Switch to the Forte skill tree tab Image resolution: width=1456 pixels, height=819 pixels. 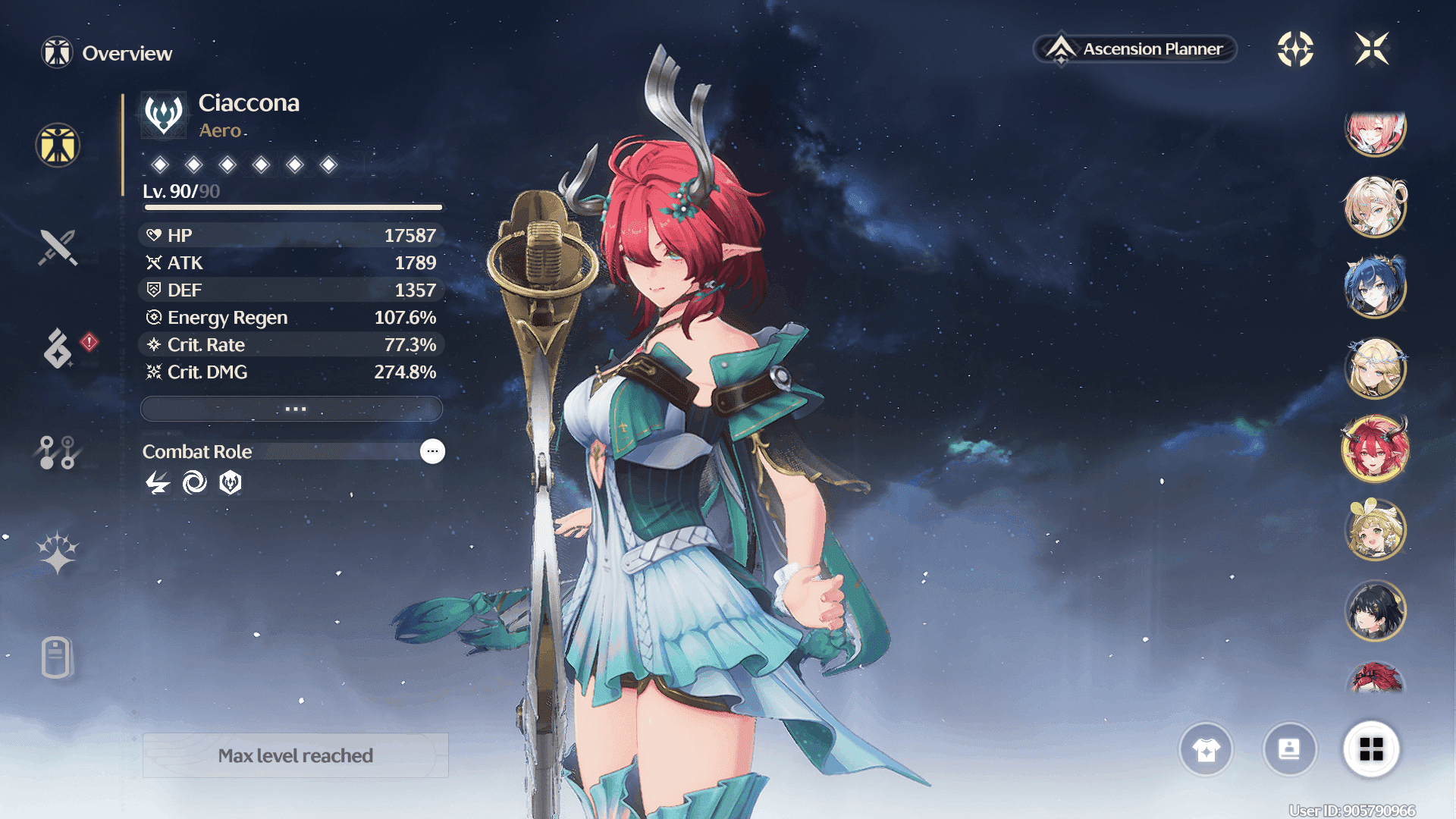pyautogui.click(x=58, y=452)
